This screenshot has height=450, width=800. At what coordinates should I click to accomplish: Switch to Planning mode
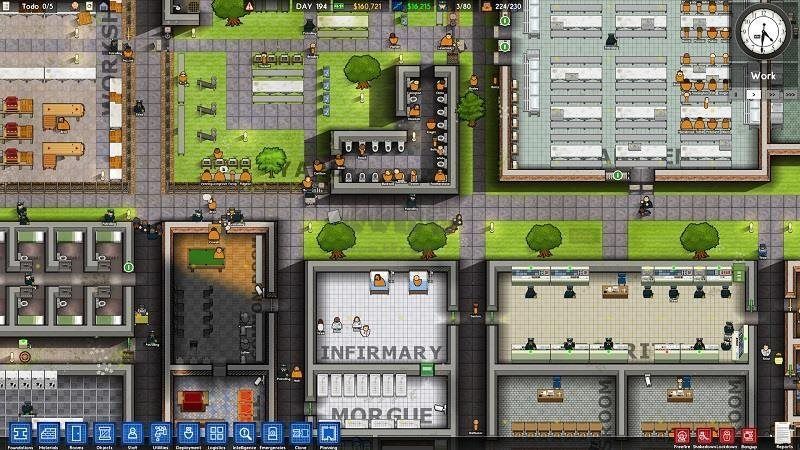point(329,433)
